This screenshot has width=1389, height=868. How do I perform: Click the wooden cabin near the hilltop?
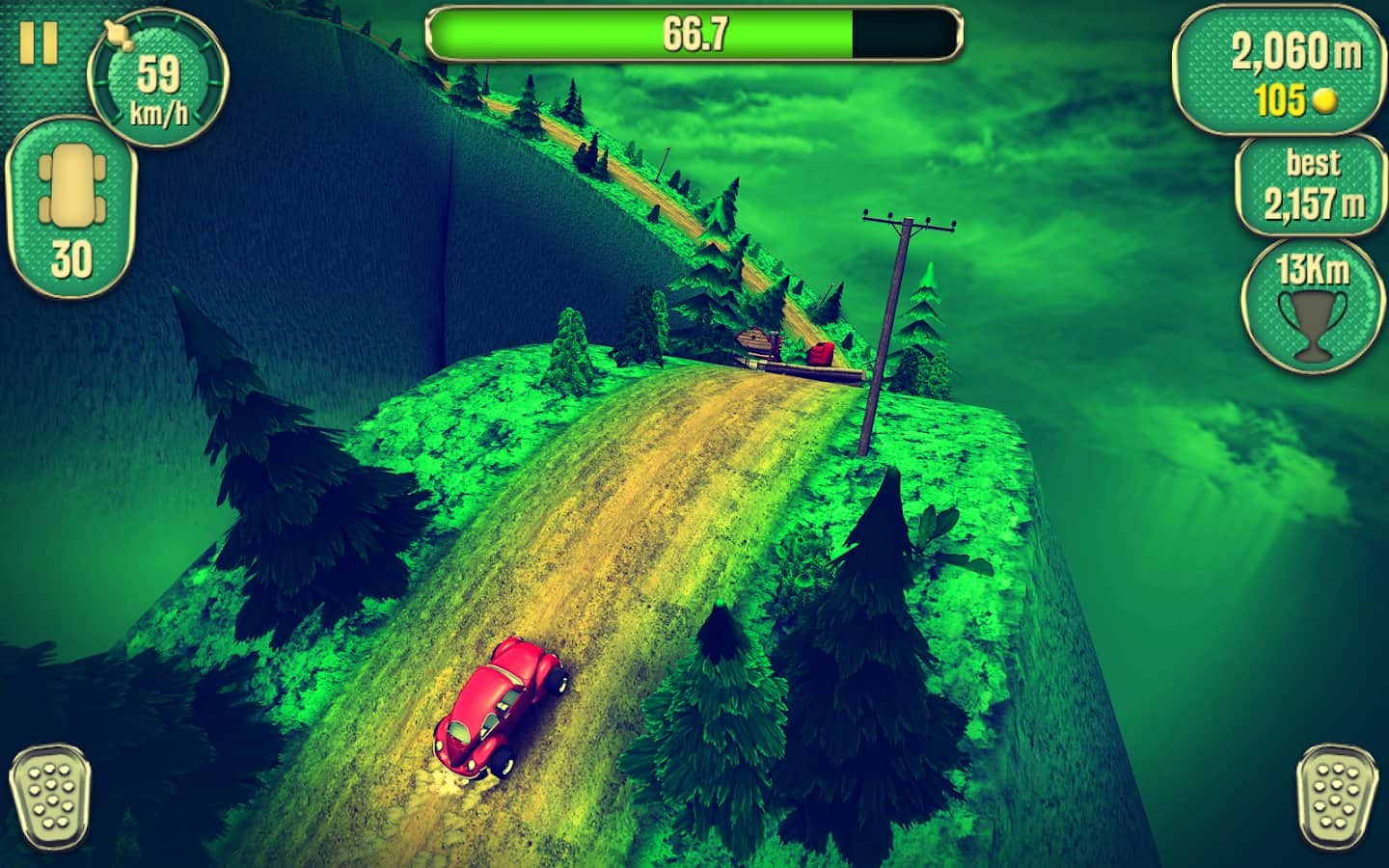tap(754, 338)
